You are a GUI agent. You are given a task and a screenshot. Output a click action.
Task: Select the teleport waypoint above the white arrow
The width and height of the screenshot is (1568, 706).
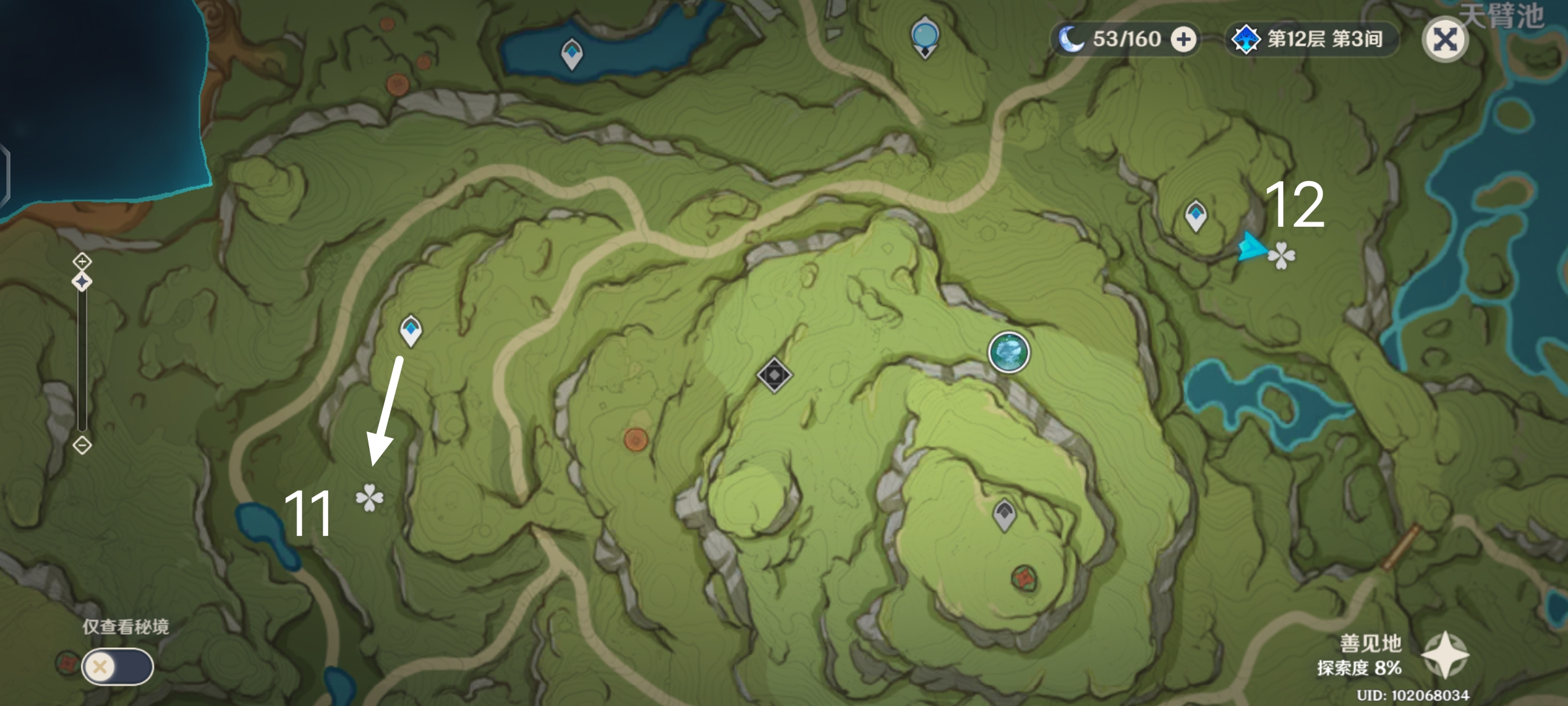click(x=411, y=330)
